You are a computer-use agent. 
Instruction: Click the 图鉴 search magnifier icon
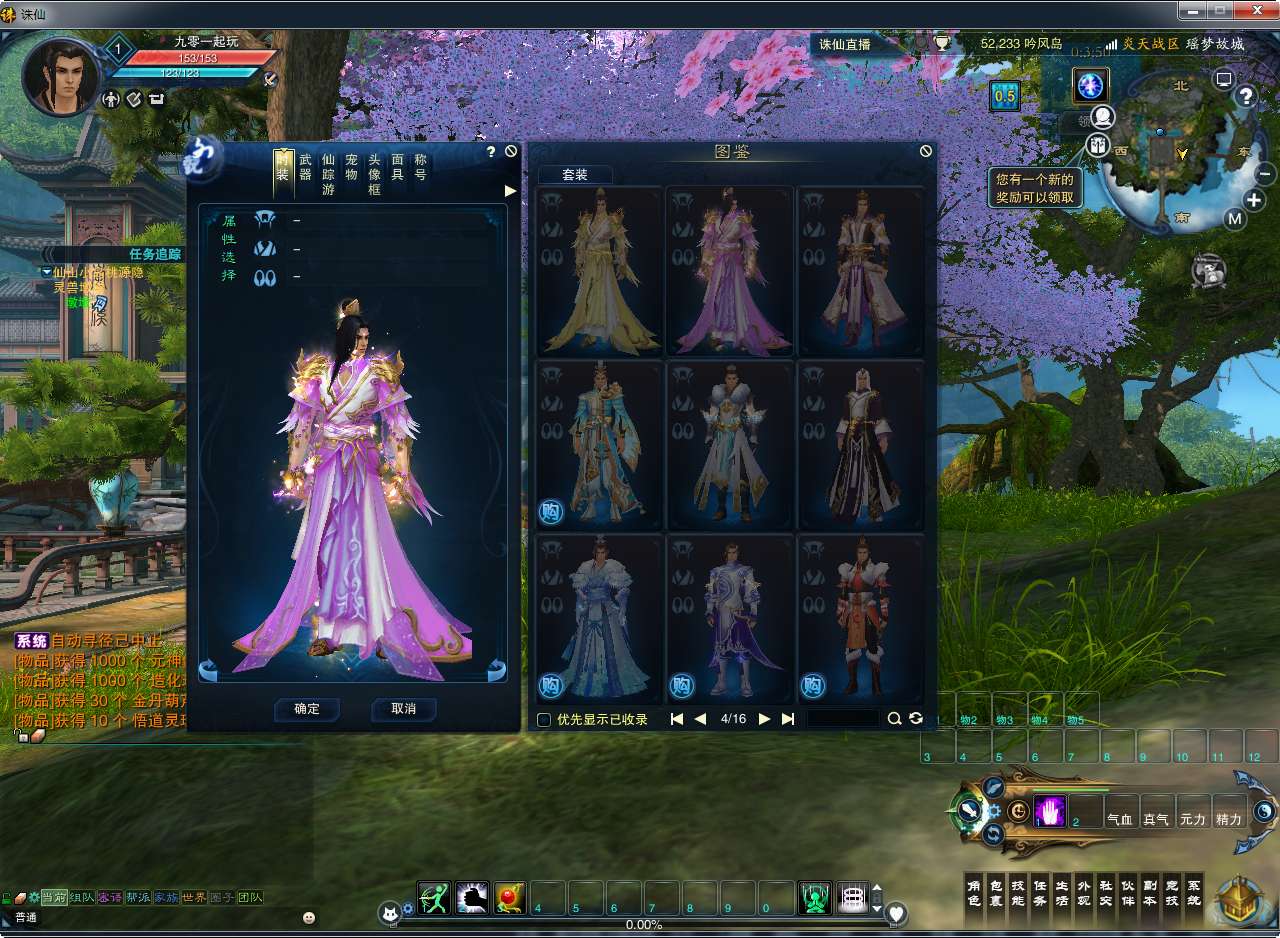click(894, 719)
